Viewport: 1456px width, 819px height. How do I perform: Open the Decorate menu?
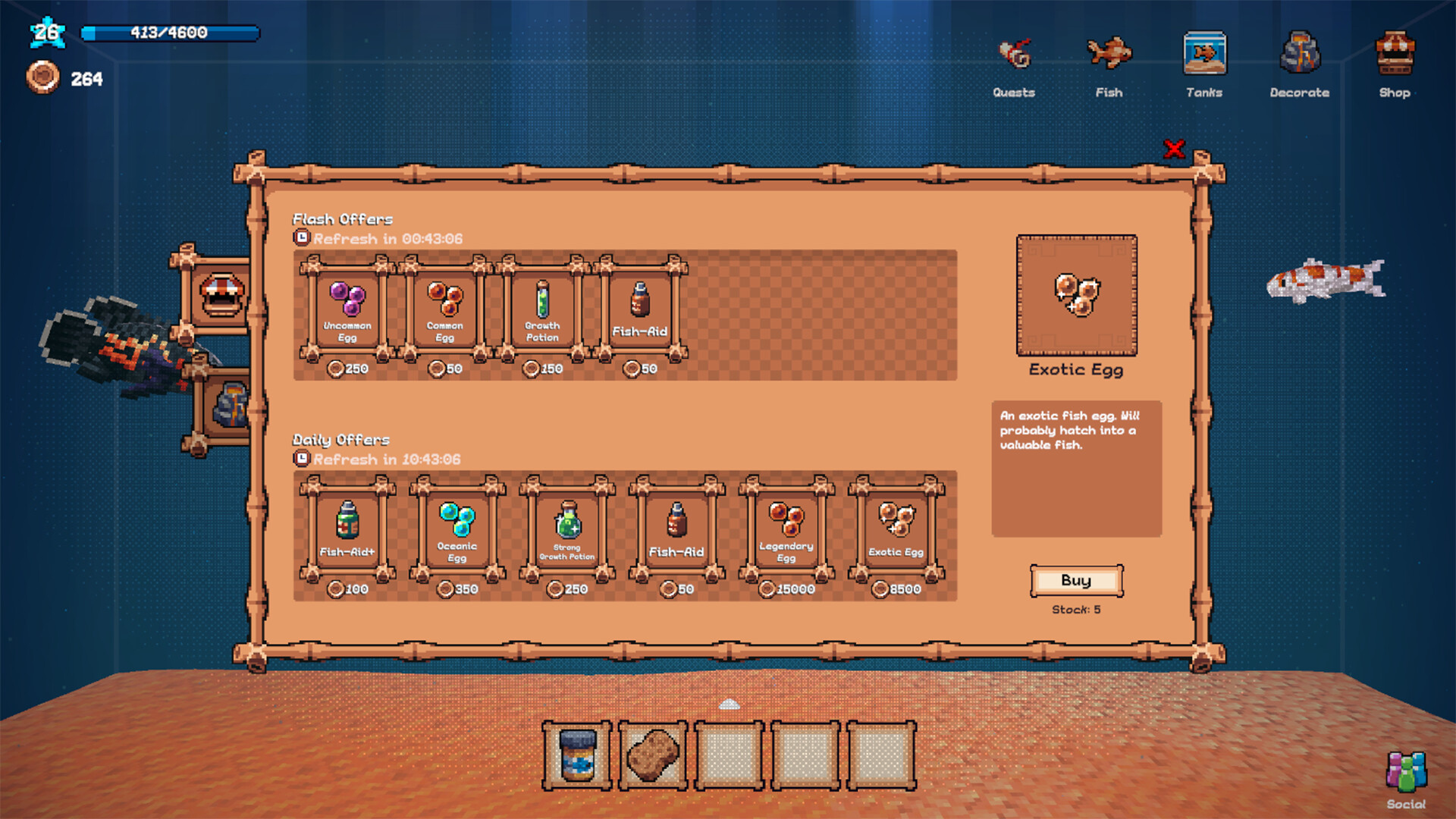(x=1299, y=53)
